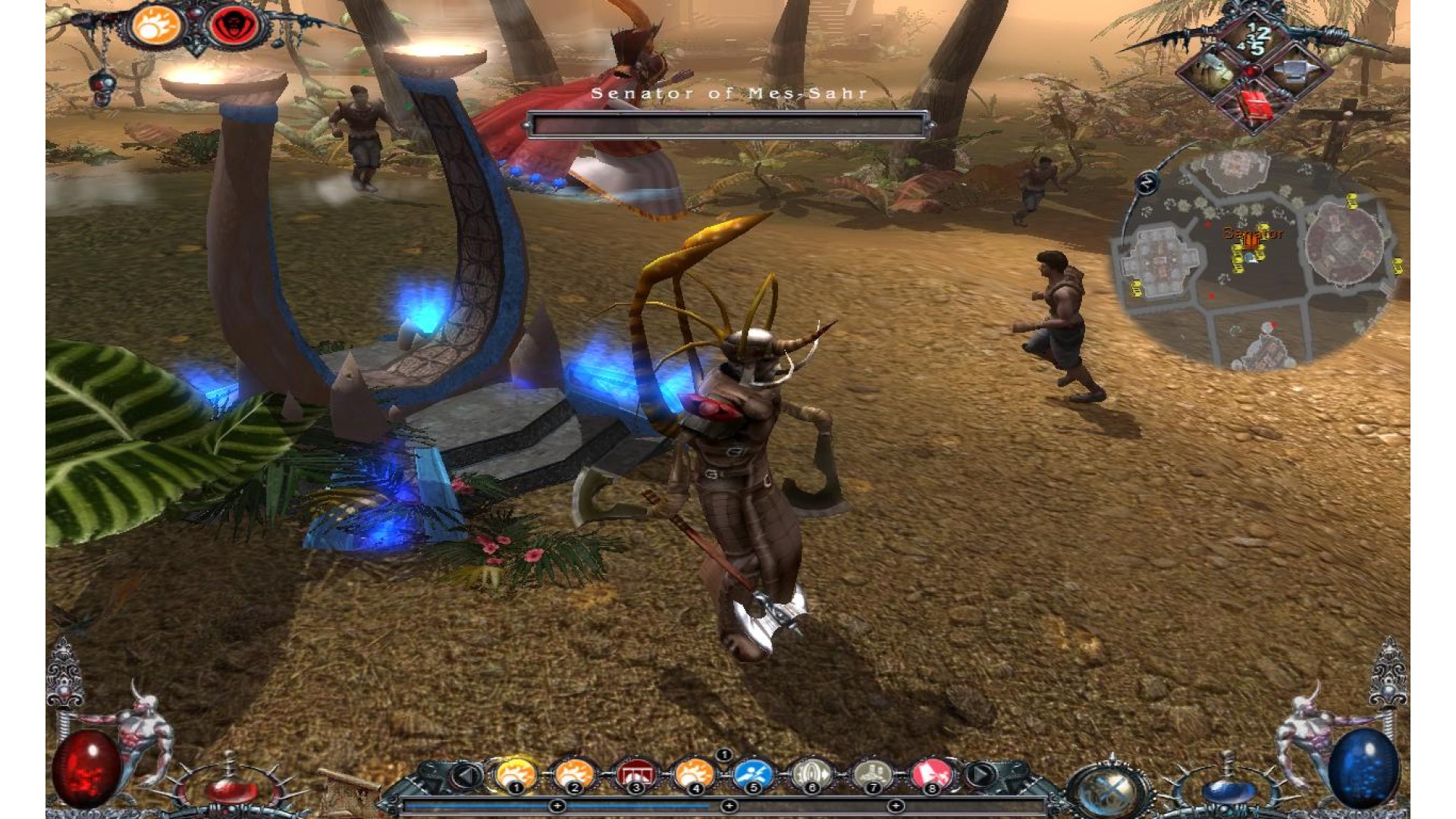Select the orange fireball skill at top-left
The image size is (1456, 819).
coord(155,26)
